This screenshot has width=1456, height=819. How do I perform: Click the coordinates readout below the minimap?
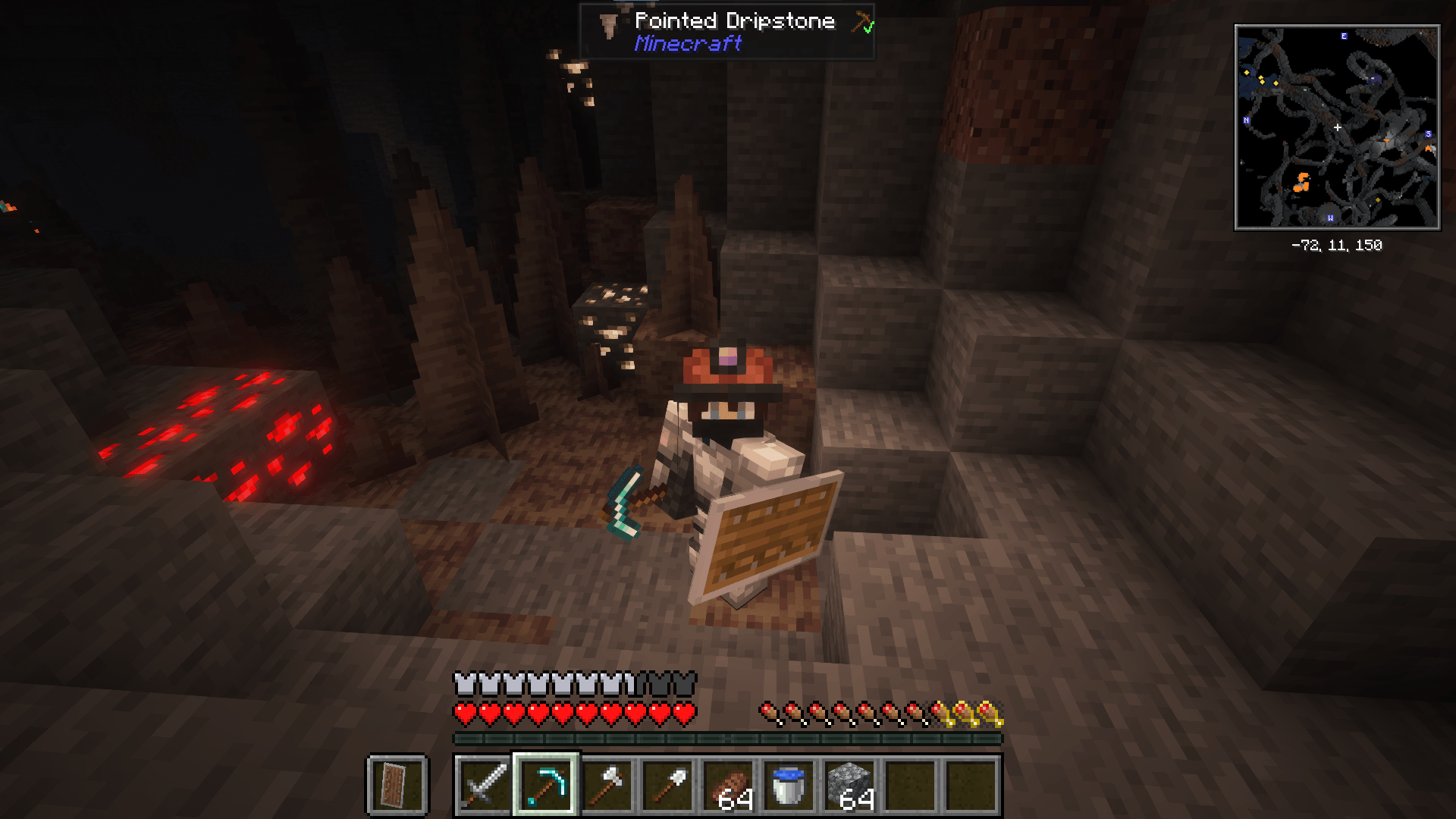coord(1336,245)
